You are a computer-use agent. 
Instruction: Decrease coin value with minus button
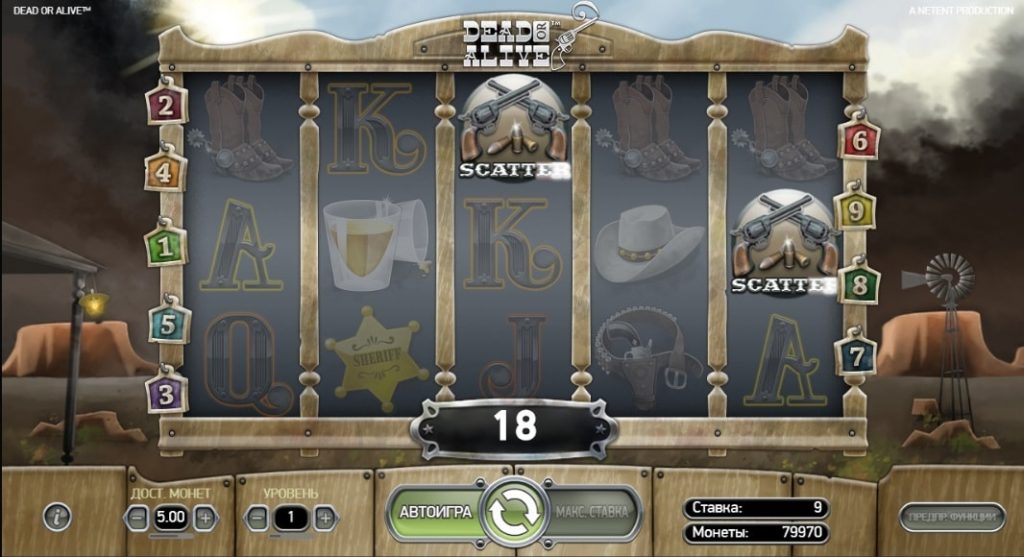(137, 518)
